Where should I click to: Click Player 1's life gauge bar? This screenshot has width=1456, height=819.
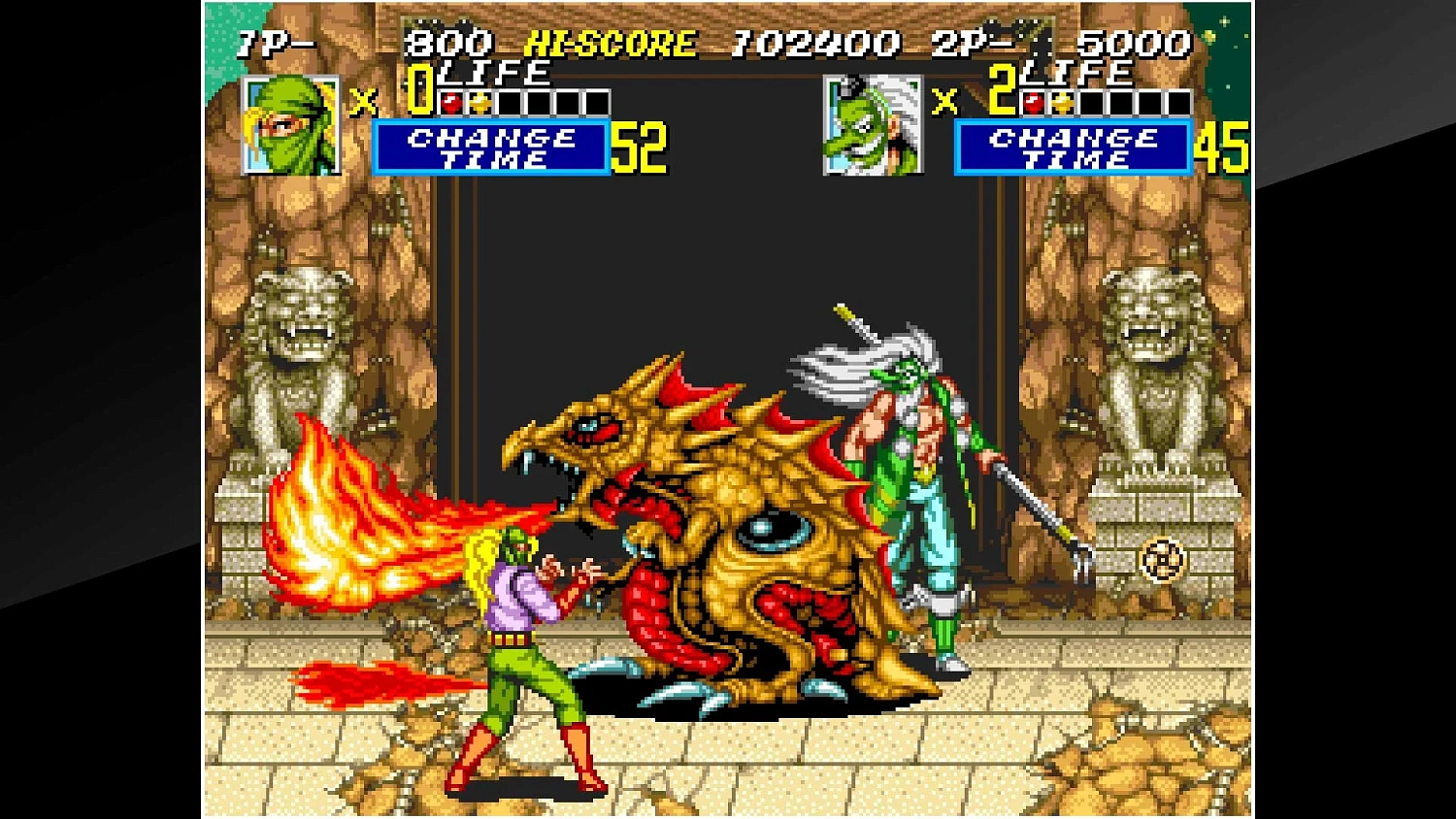tap(524, 100)
